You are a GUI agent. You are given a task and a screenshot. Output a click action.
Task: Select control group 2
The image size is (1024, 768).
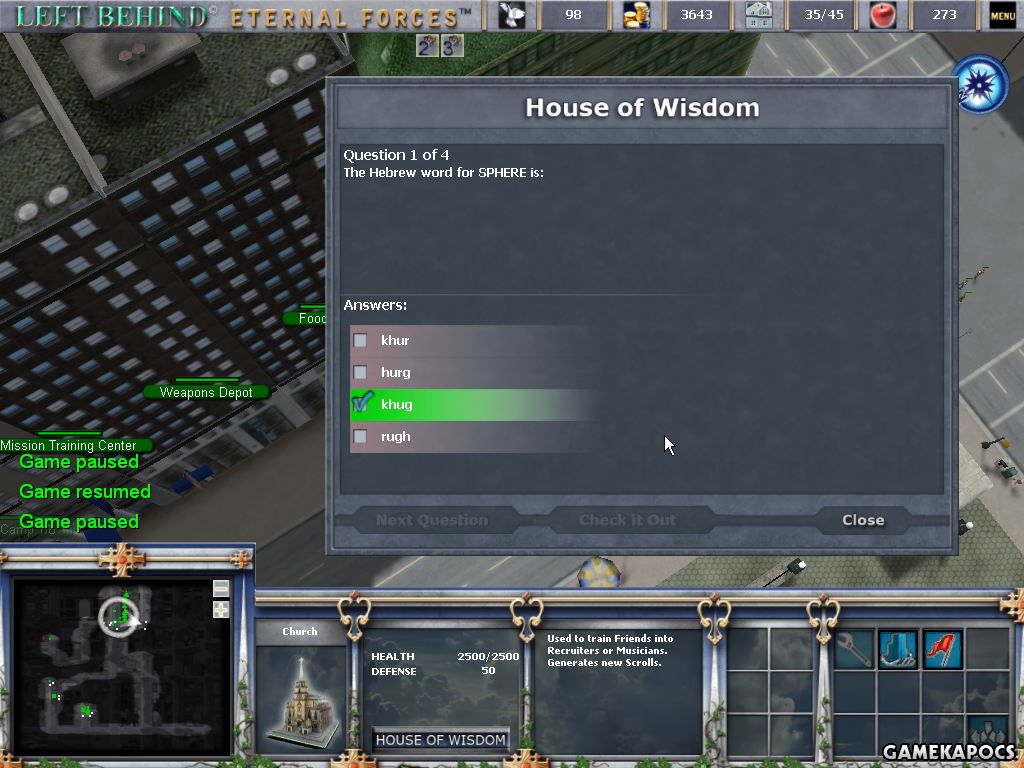pos(427,45)
